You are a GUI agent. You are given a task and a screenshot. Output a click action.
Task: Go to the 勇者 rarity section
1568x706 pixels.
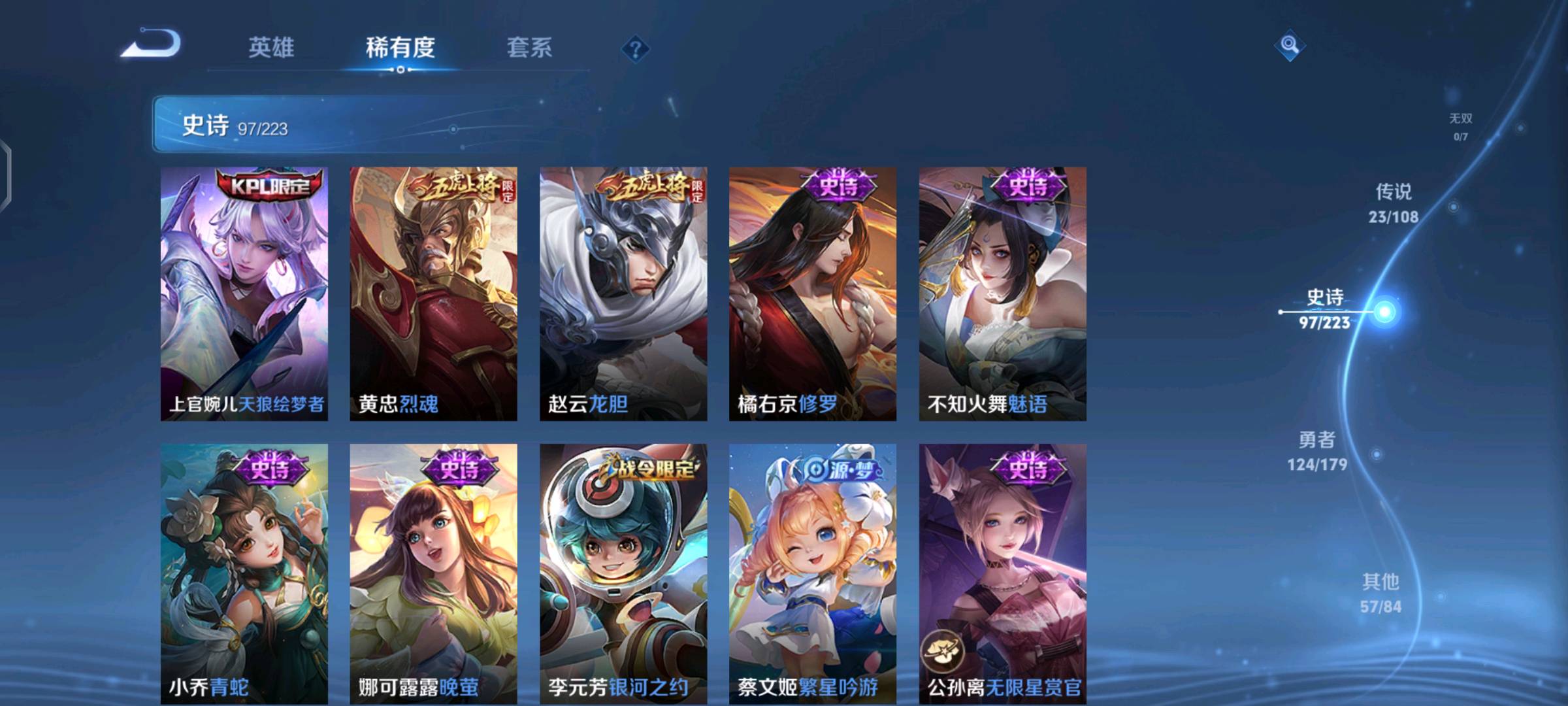(x=1317, y=451)
